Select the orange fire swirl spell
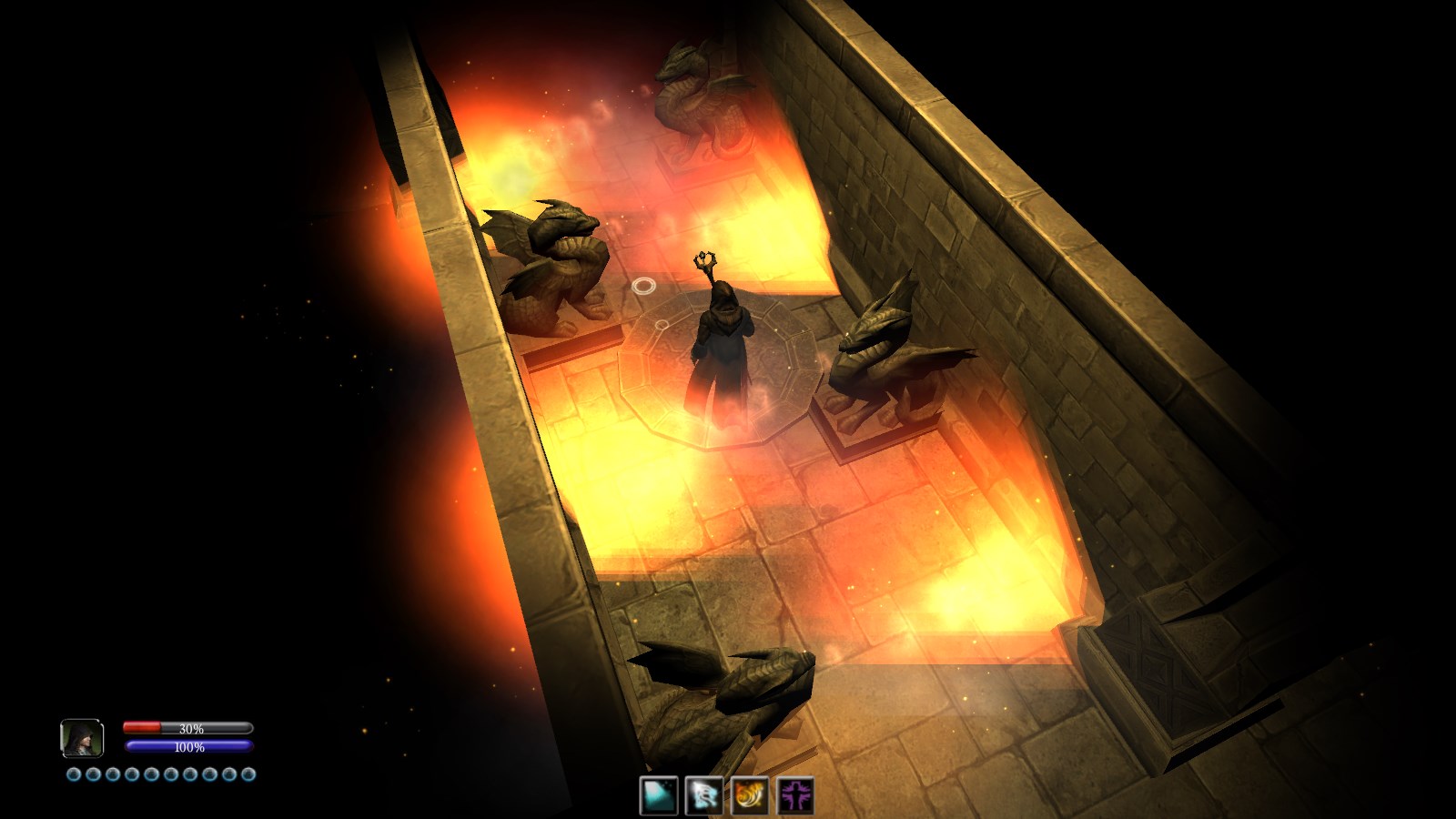Screen dimensions: 1456x819 (x=750, y=795)
